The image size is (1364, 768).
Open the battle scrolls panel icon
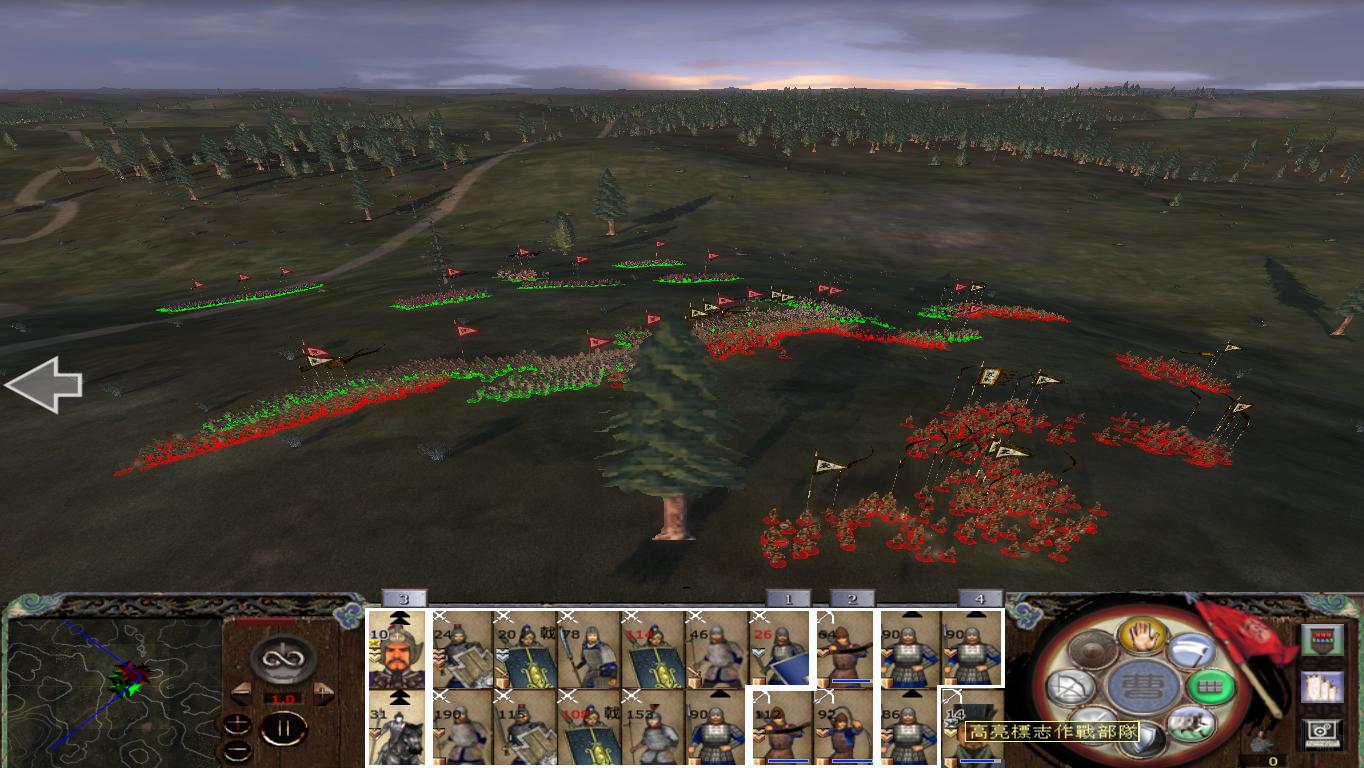pyautogui.click(x=1320, y=689)
